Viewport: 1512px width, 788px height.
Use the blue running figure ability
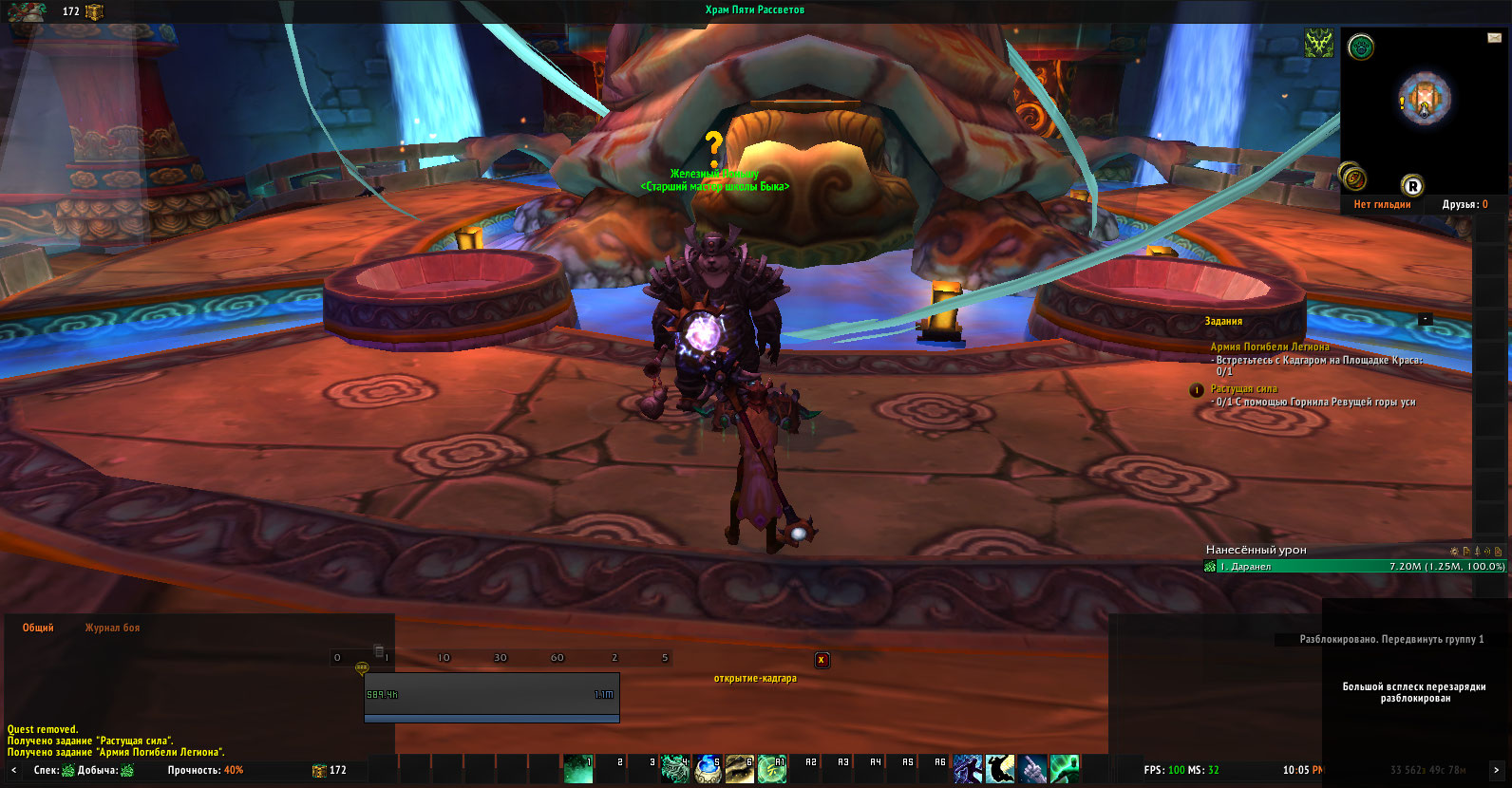coord(967,769)
